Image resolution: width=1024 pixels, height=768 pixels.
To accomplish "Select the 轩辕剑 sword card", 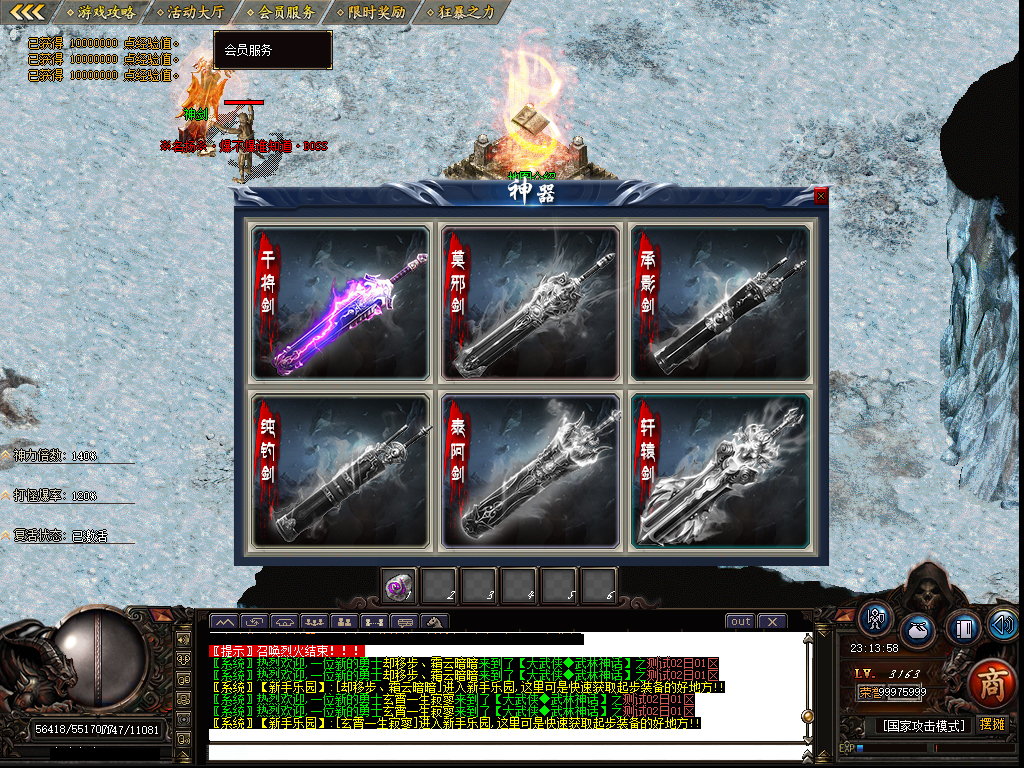I will (x=720, y=471).
